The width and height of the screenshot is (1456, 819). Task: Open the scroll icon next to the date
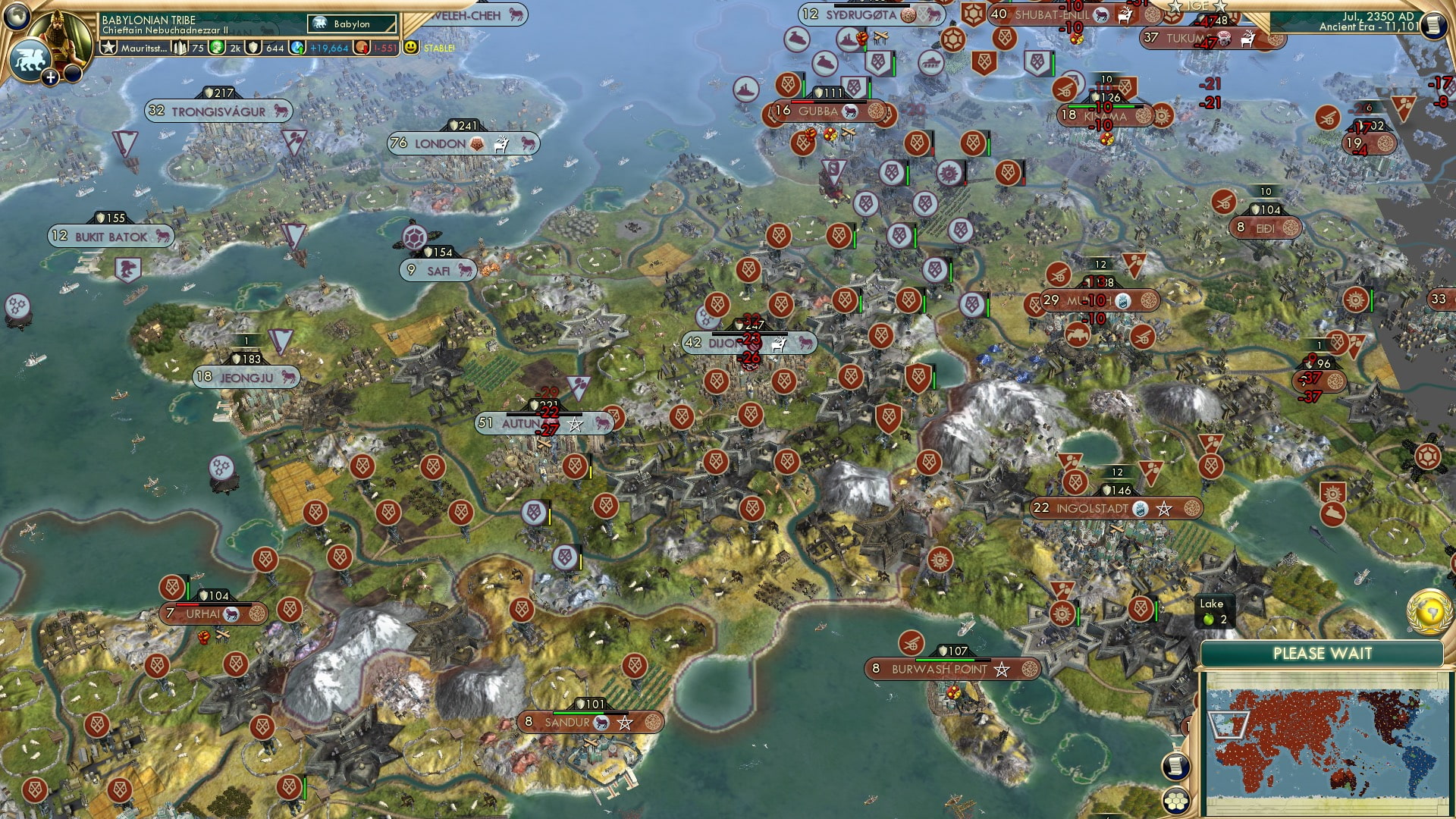tap(1432, 25)
